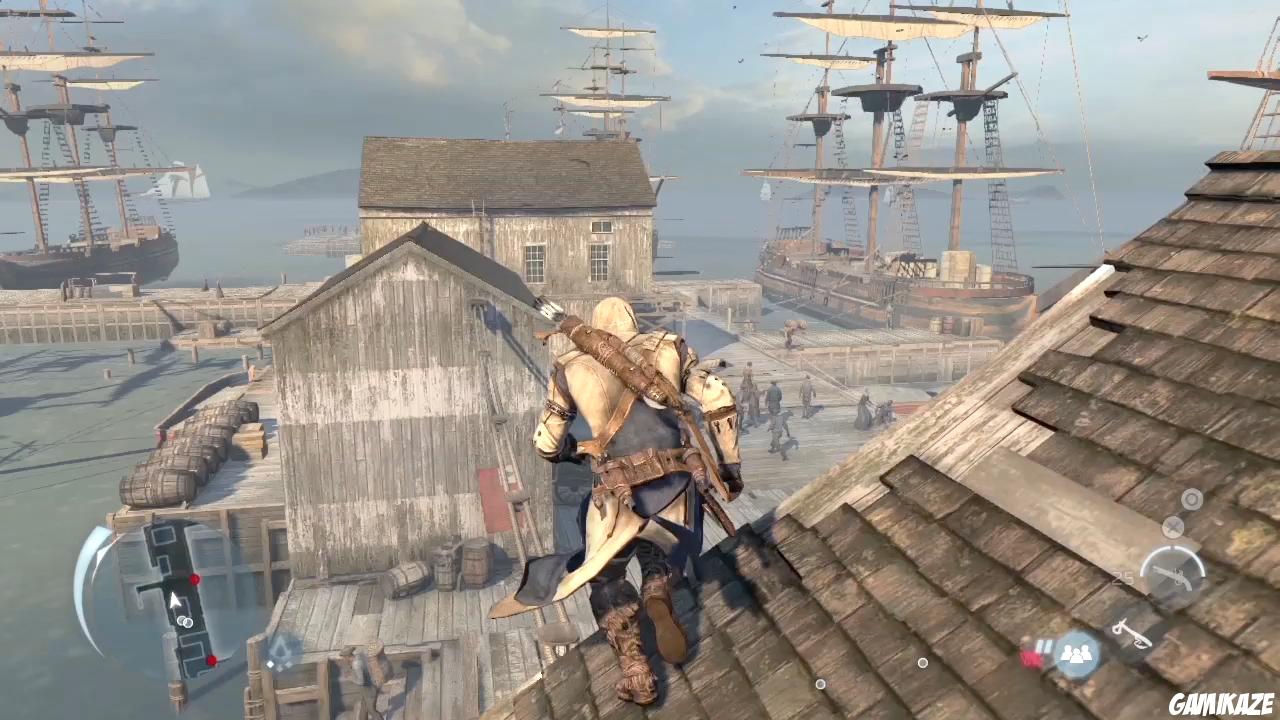Toggle the small dot indicator below the weapon wheel
Viewport: 1280px width, 720px height.
pyautogui.click(x=922, y=663)
